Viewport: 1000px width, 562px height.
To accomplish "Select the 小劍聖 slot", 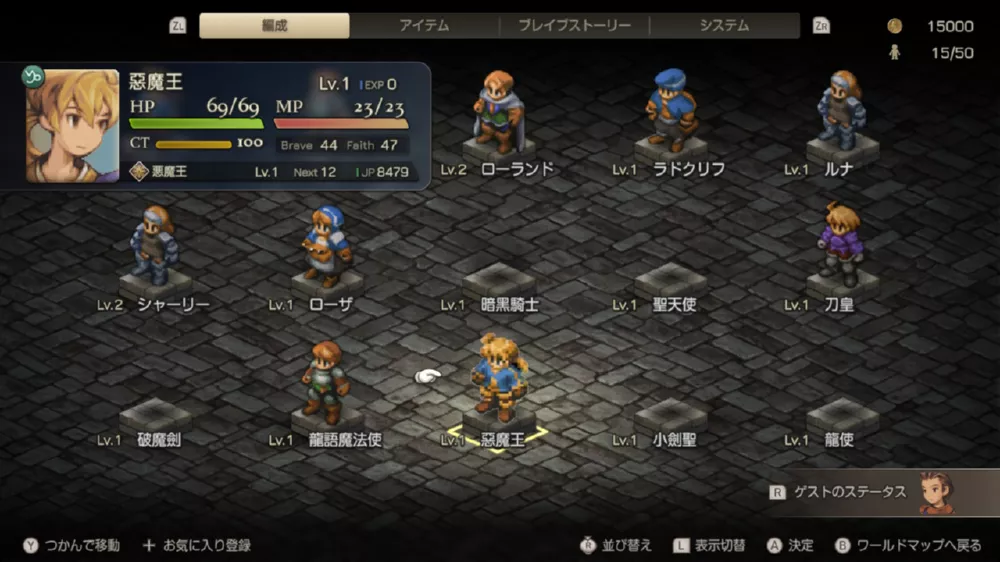I will click(671, 420).
